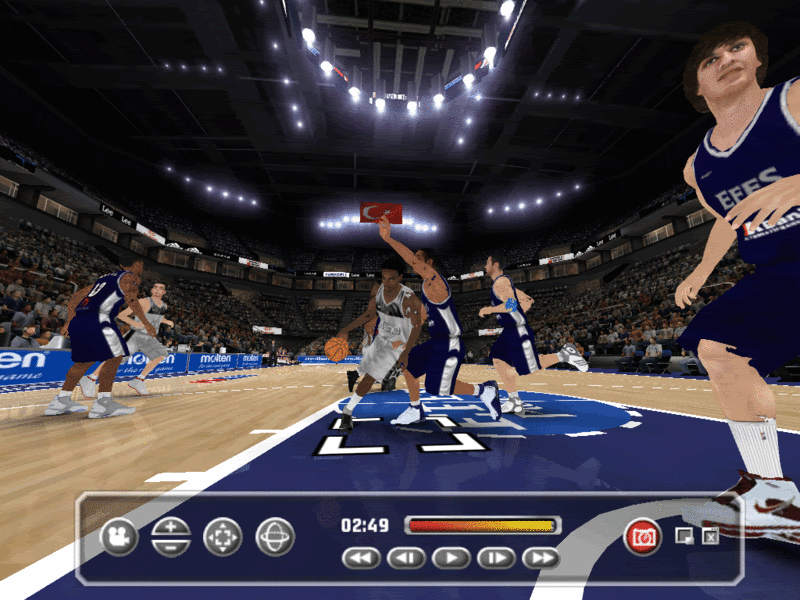Minimize the replay control panel

(684, 537)
